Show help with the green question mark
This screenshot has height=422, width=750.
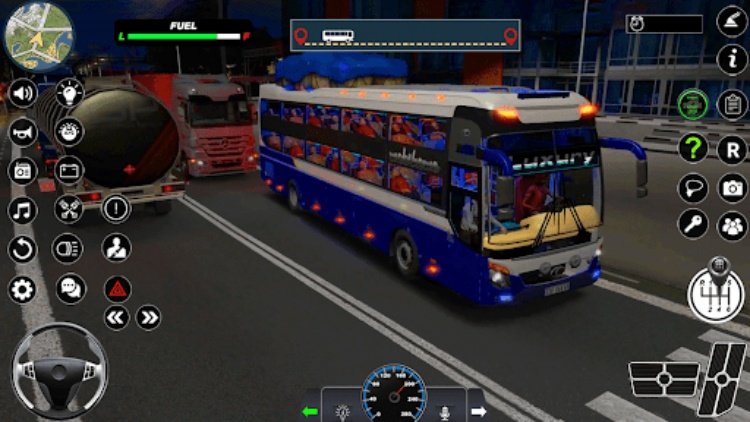(x=692, y=148)
